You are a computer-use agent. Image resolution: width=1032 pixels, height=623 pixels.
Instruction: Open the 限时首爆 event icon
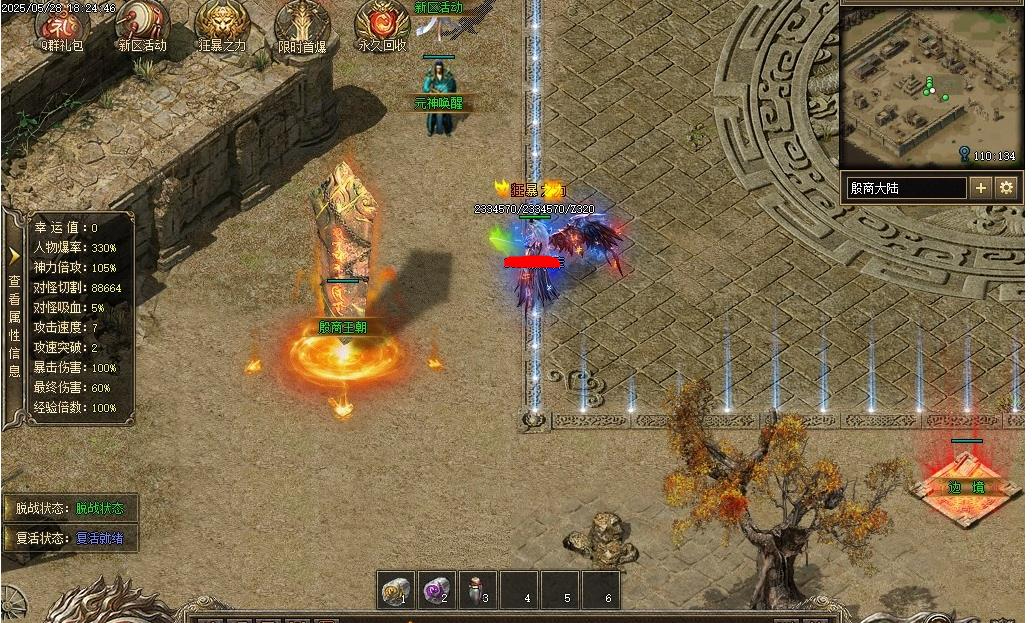301,24
